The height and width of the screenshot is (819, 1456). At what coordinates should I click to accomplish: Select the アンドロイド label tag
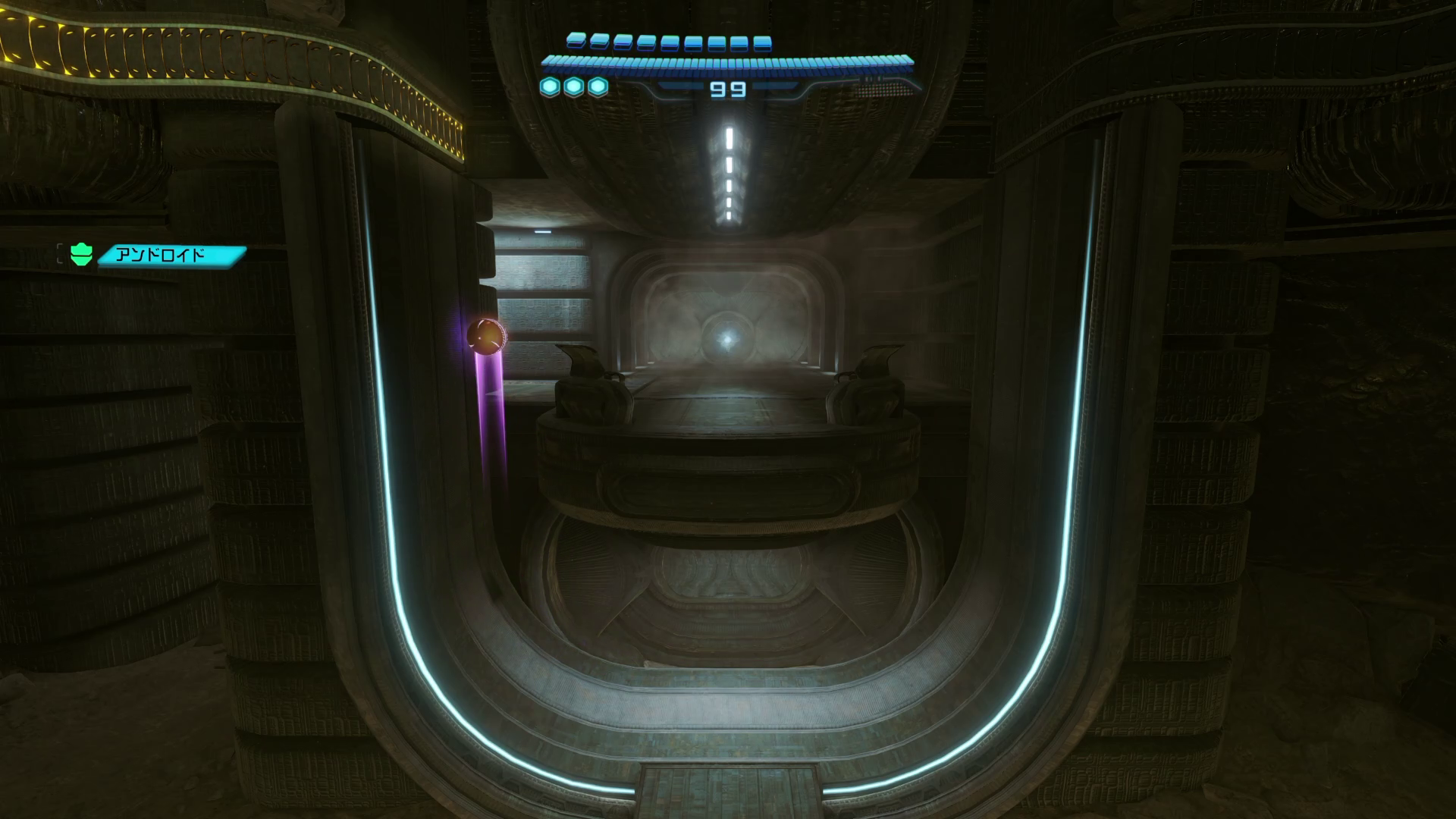coord(171,255)
